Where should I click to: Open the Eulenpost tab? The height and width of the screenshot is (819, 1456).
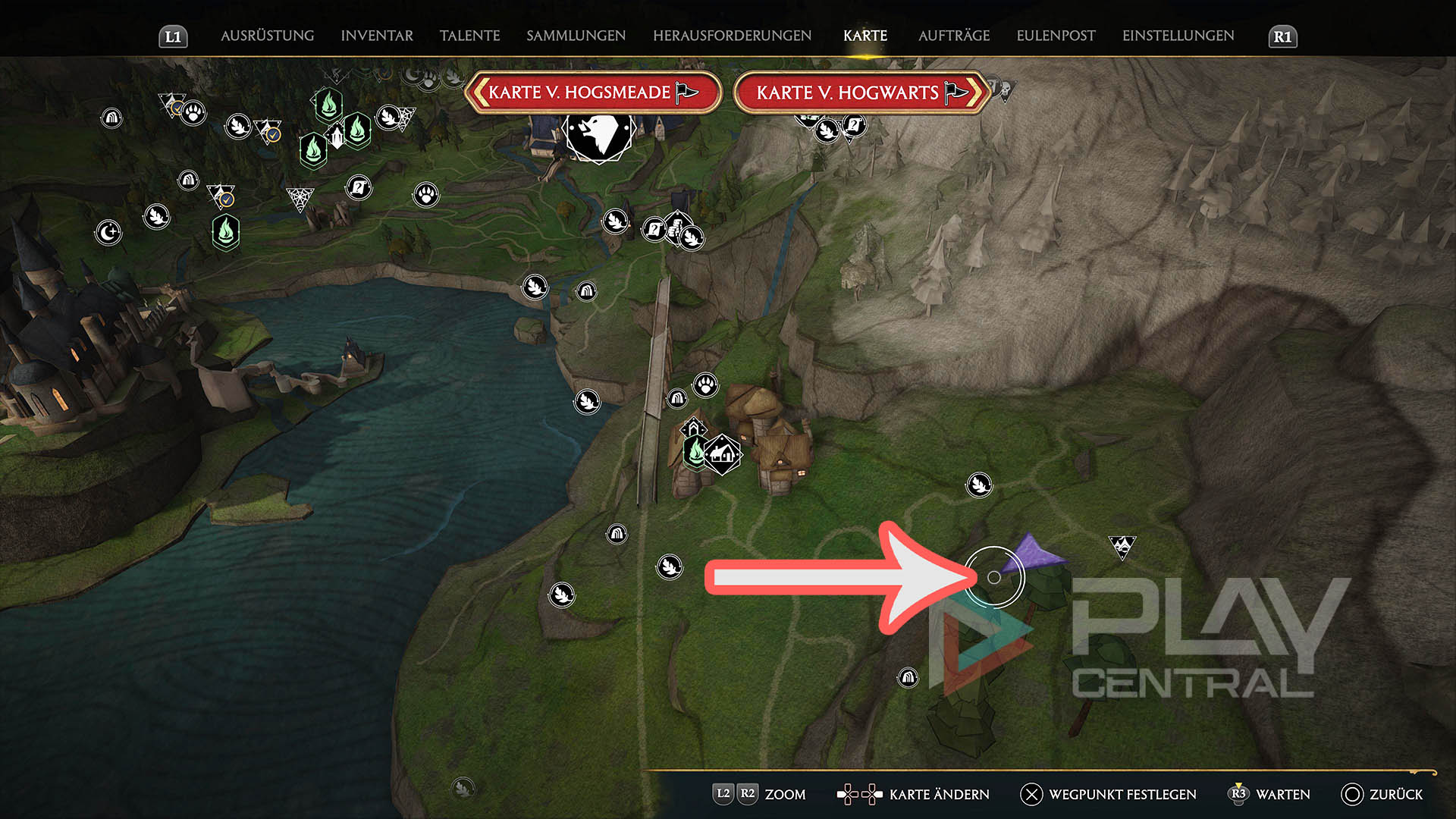[1056, 36]
